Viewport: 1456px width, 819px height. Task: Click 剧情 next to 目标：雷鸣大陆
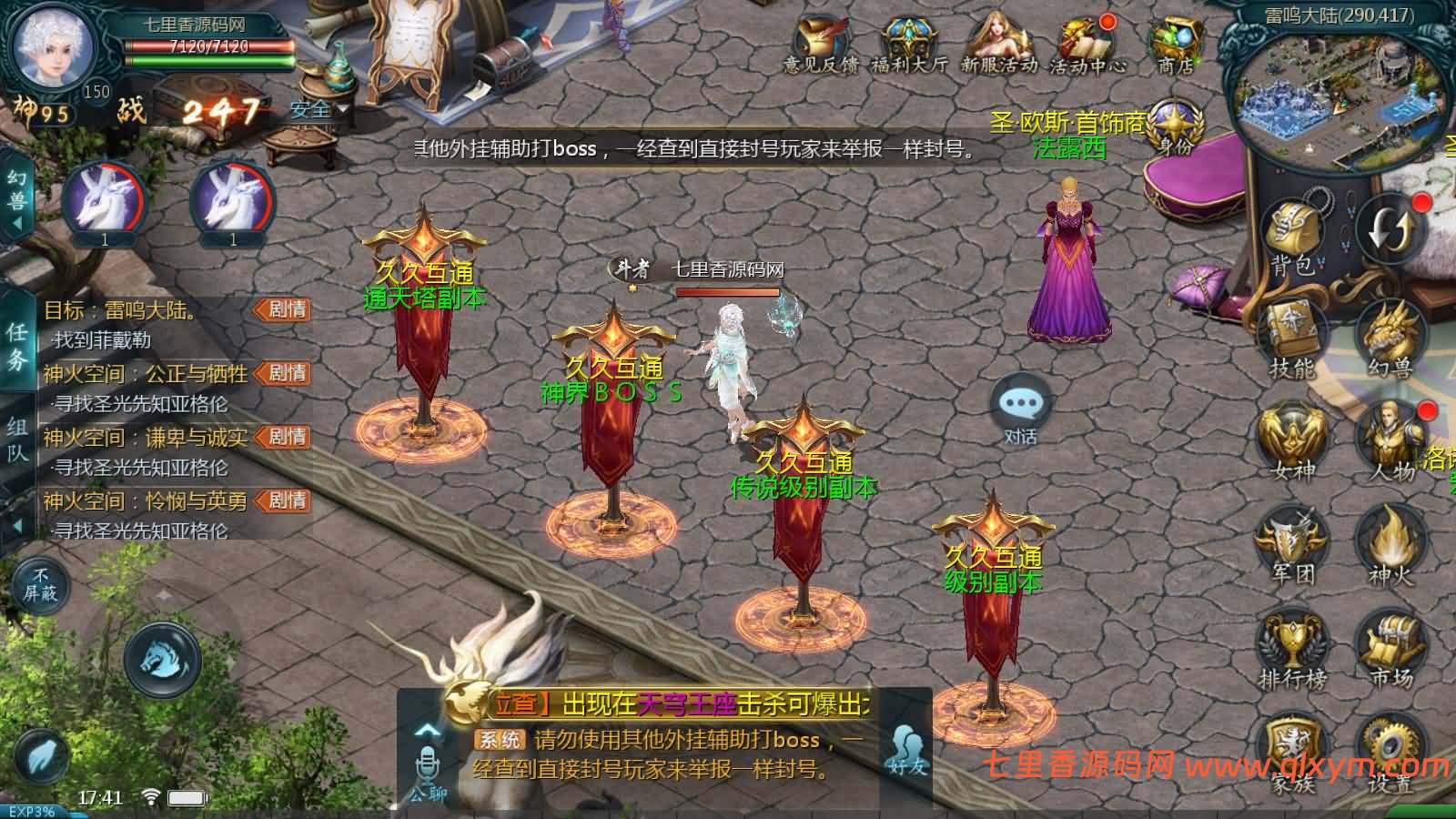[x=285, y=309]
